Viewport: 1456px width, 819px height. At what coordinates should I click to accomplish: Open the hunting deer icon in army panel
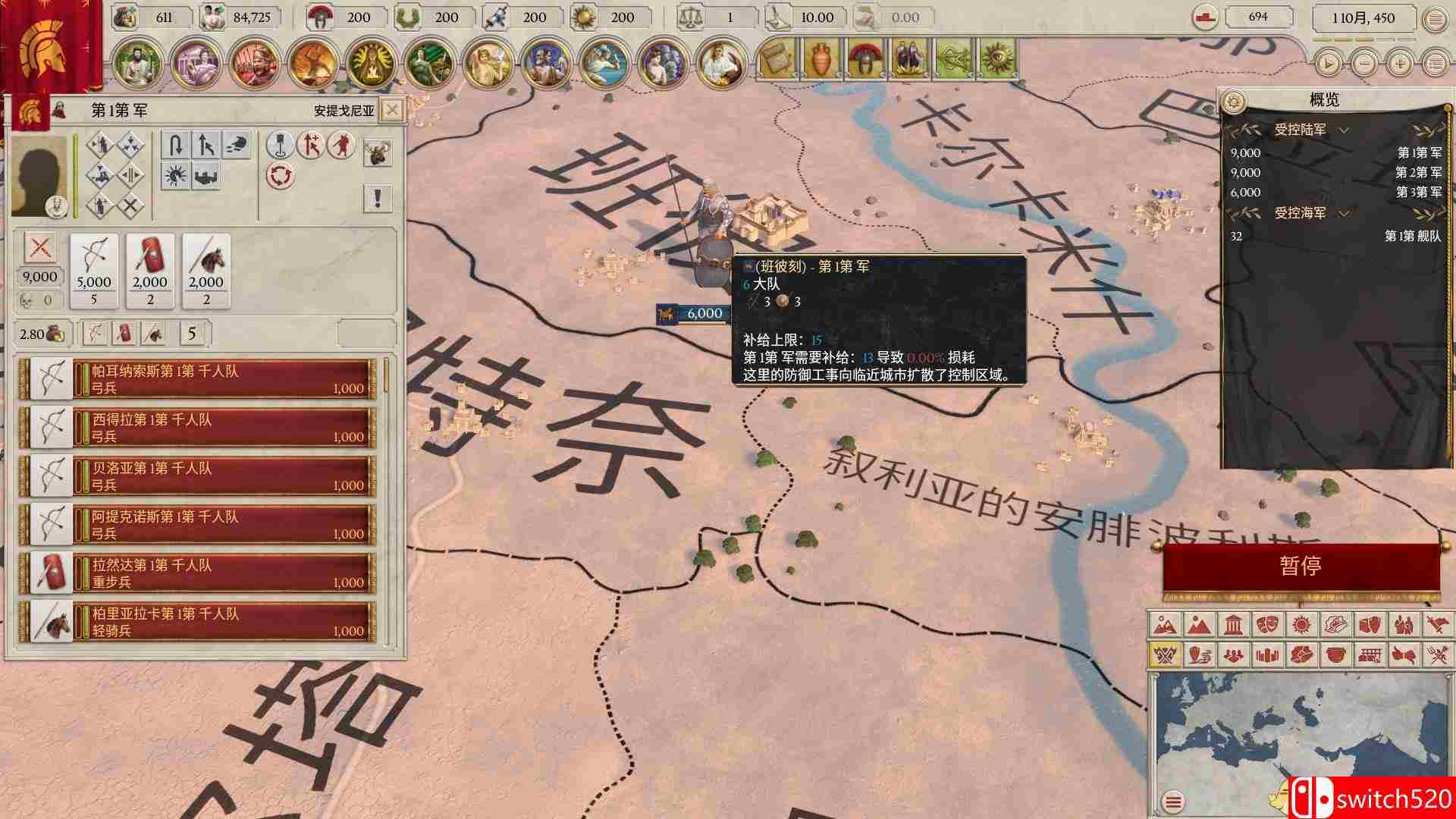[378, 152]
